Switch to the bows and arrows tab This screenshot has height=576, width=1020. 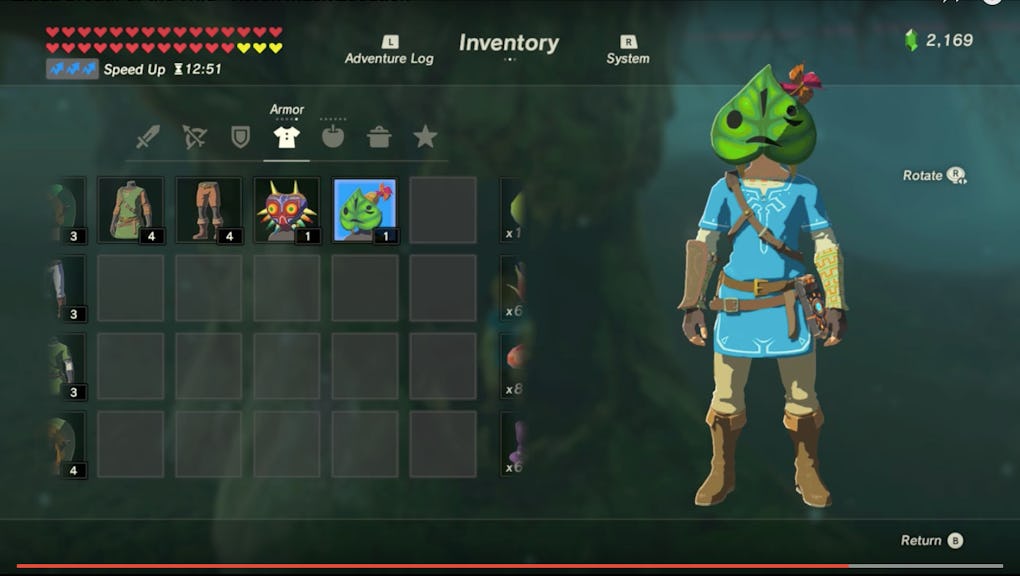tap(194, 137)
